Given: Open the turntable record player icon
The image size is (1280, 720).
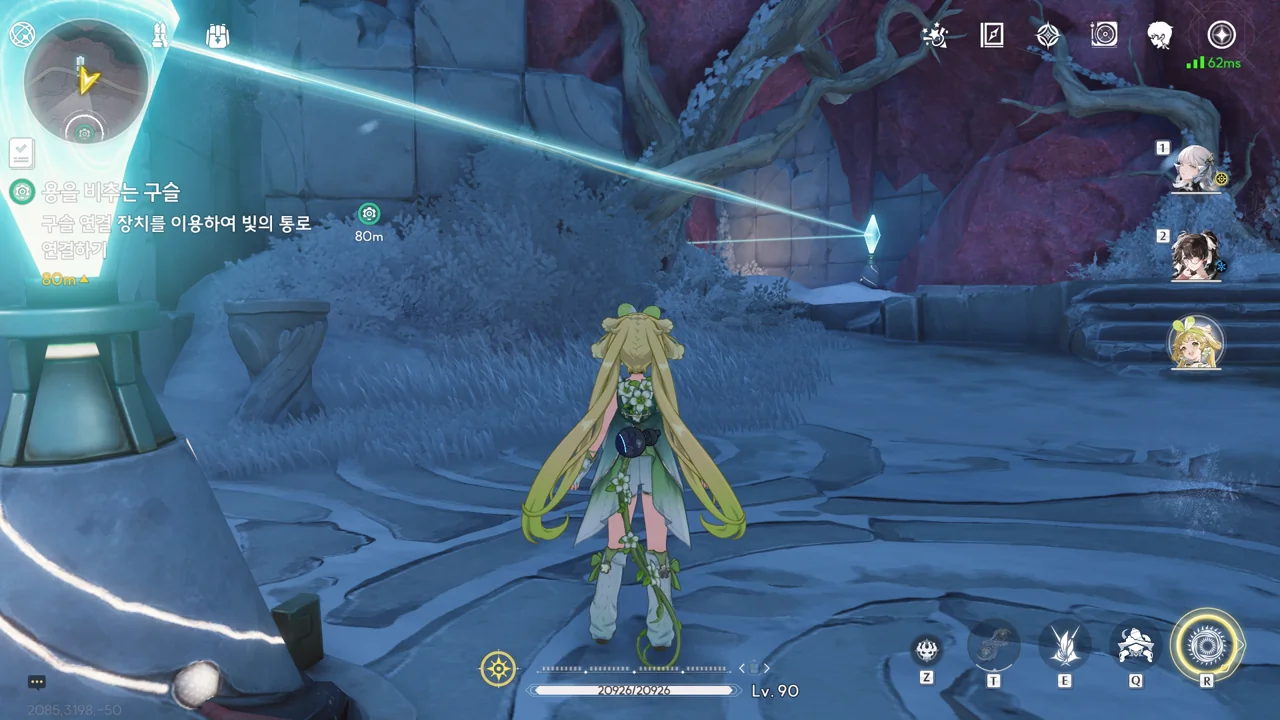Looking at the screenshot, I should pyautogui.click(x=1104, y=36).
